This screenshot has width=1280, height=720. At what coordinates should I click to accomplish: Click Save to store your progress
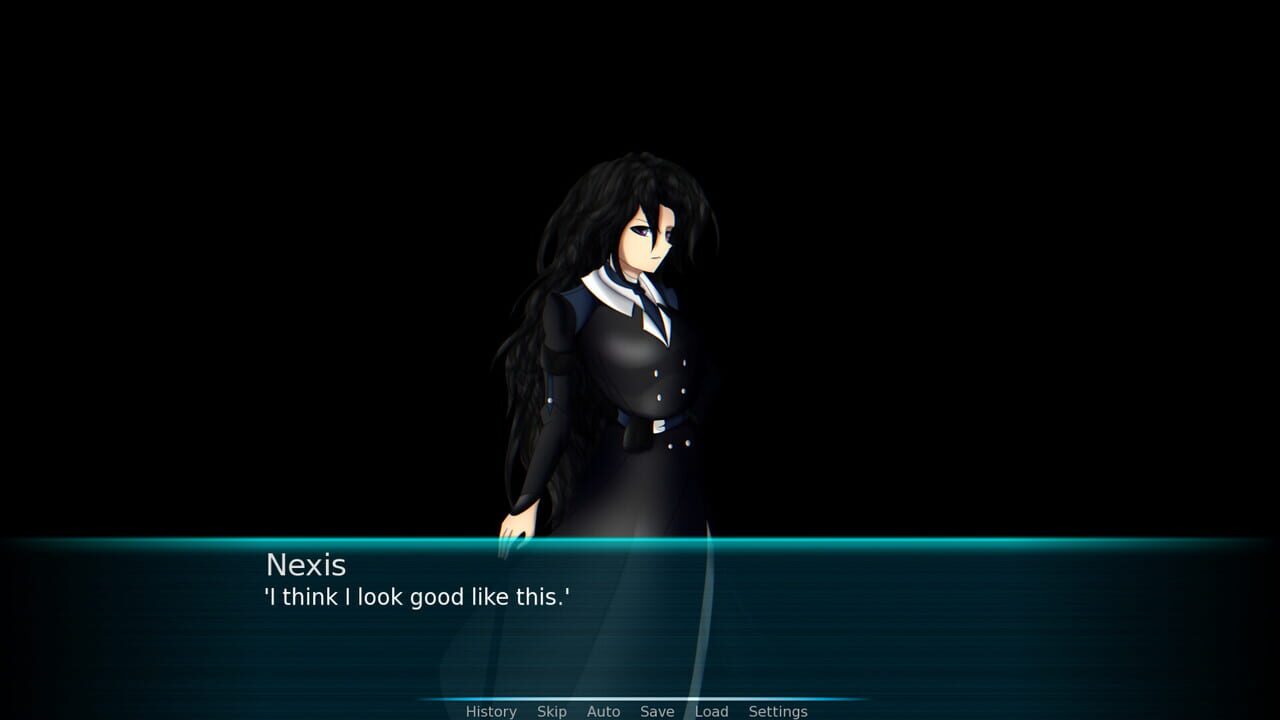pyautogui.click(x=656, y=711)
